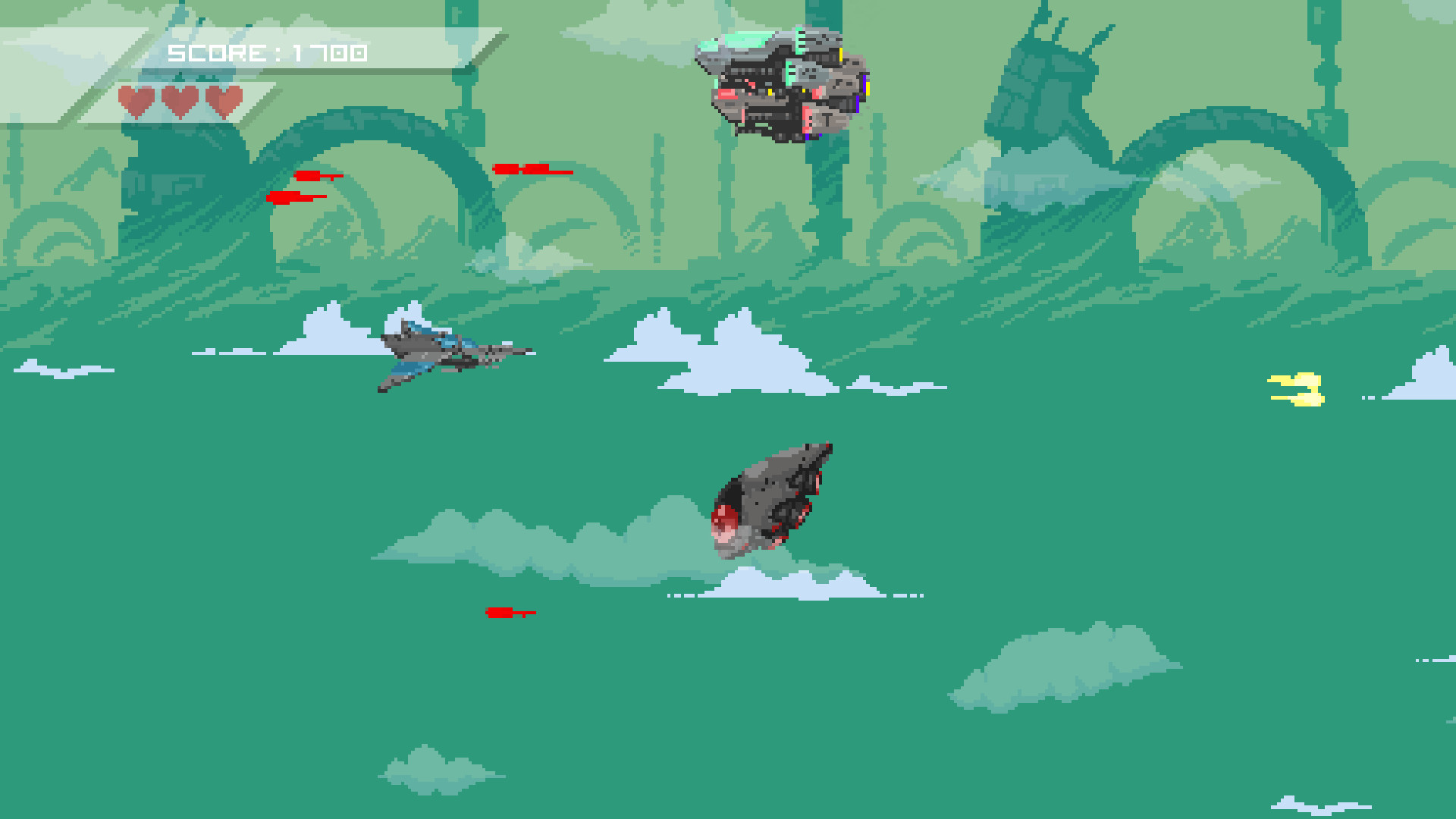Click the first red heart icon

pyautogui.click(x=136, y=99)
